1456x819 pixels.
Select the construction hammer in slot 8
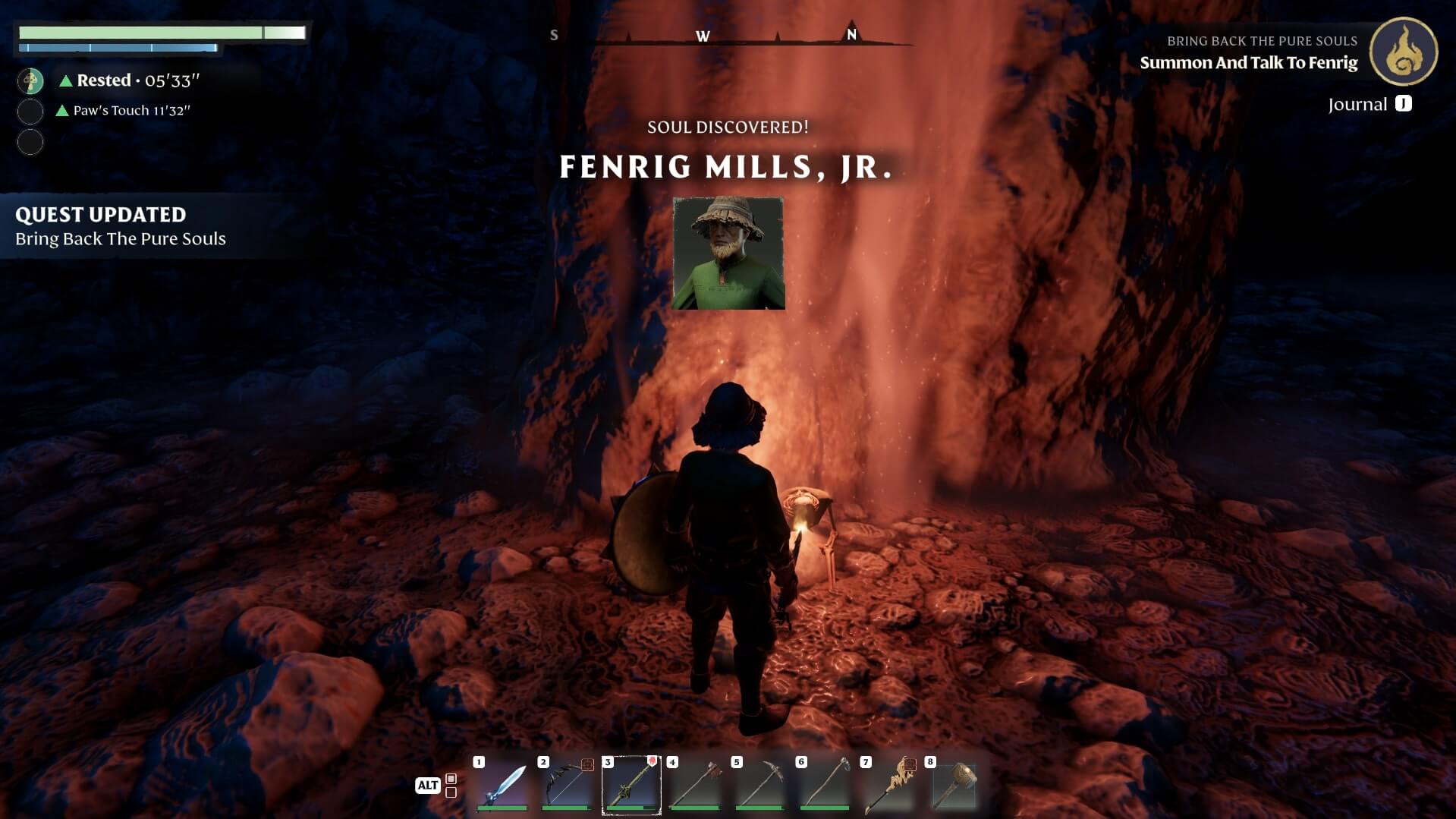(954, 785)
